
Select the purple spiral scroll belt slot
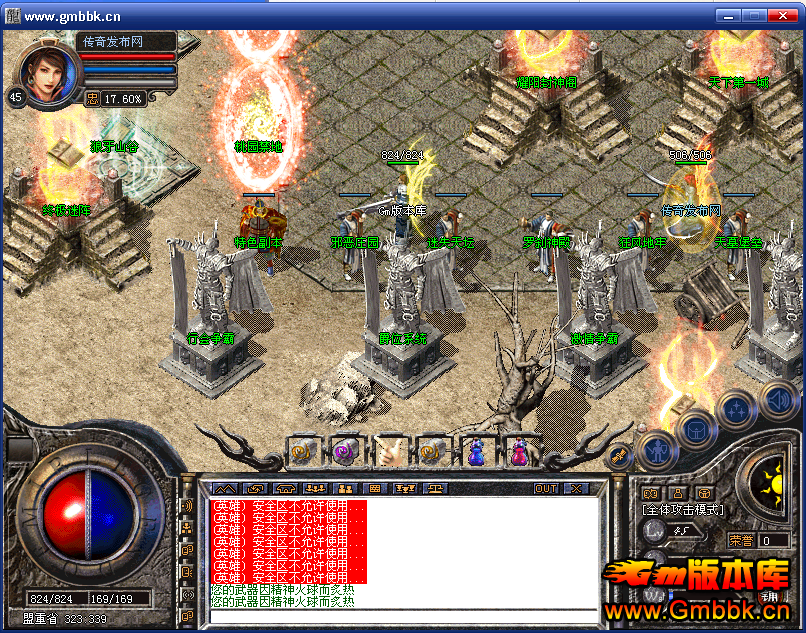345,451
